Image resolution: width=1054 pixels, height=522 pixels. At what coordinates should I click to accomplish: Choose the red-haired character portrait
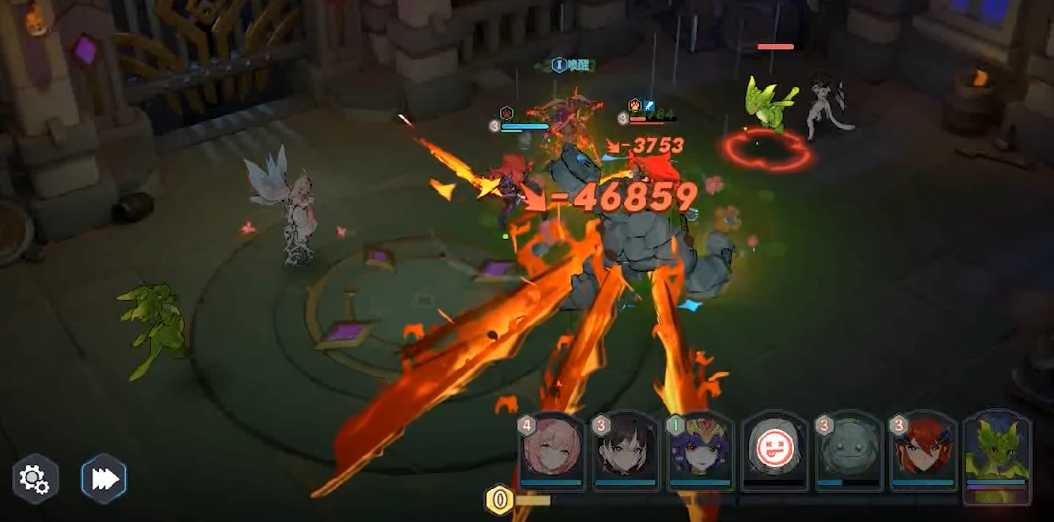pyautogui.click(x=923, y=452)
